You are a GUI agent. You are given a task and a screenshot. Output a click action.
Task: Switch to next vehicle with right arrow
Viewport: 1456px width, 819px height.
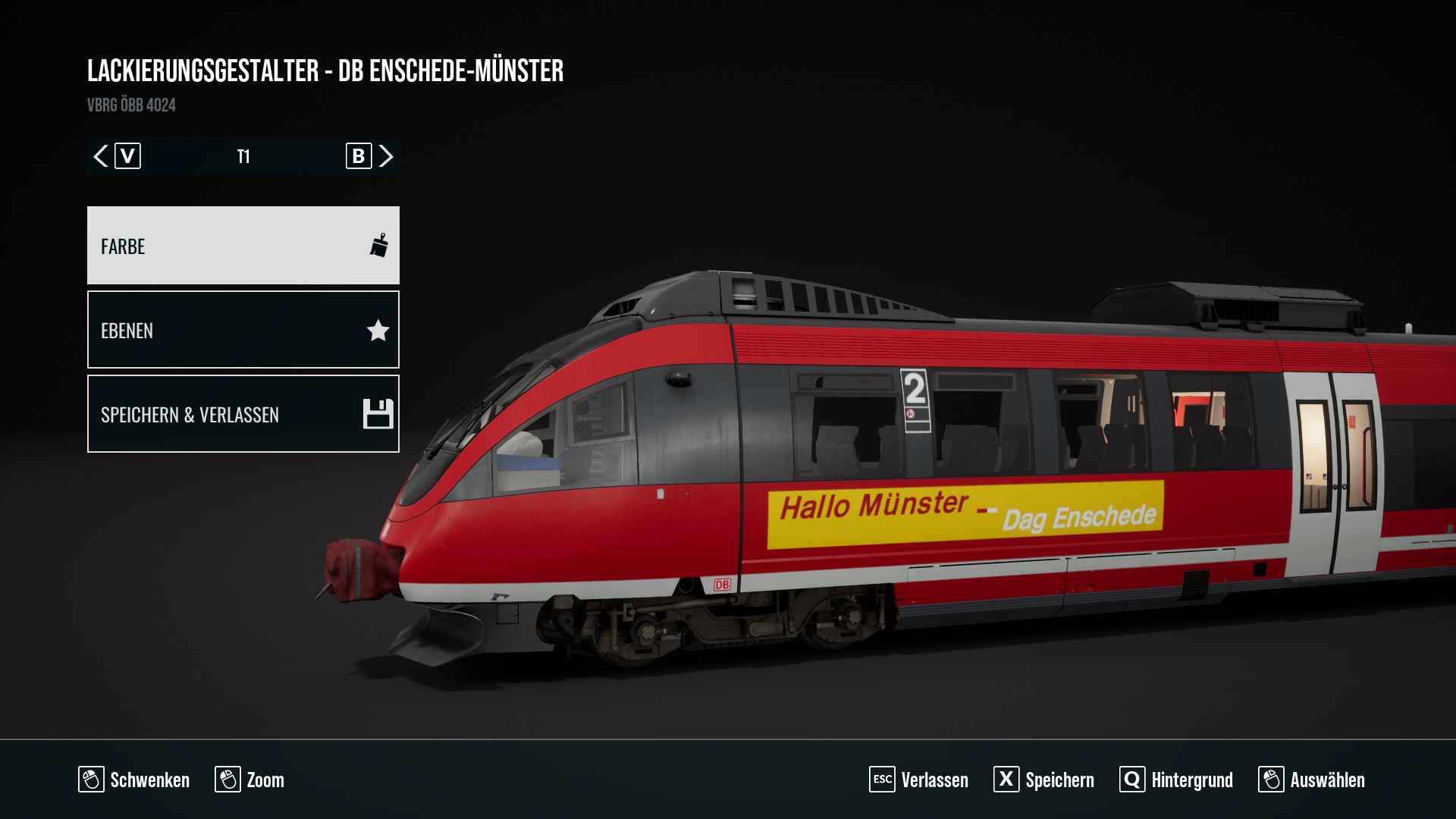pyautogui.click(x=386, y=156)
